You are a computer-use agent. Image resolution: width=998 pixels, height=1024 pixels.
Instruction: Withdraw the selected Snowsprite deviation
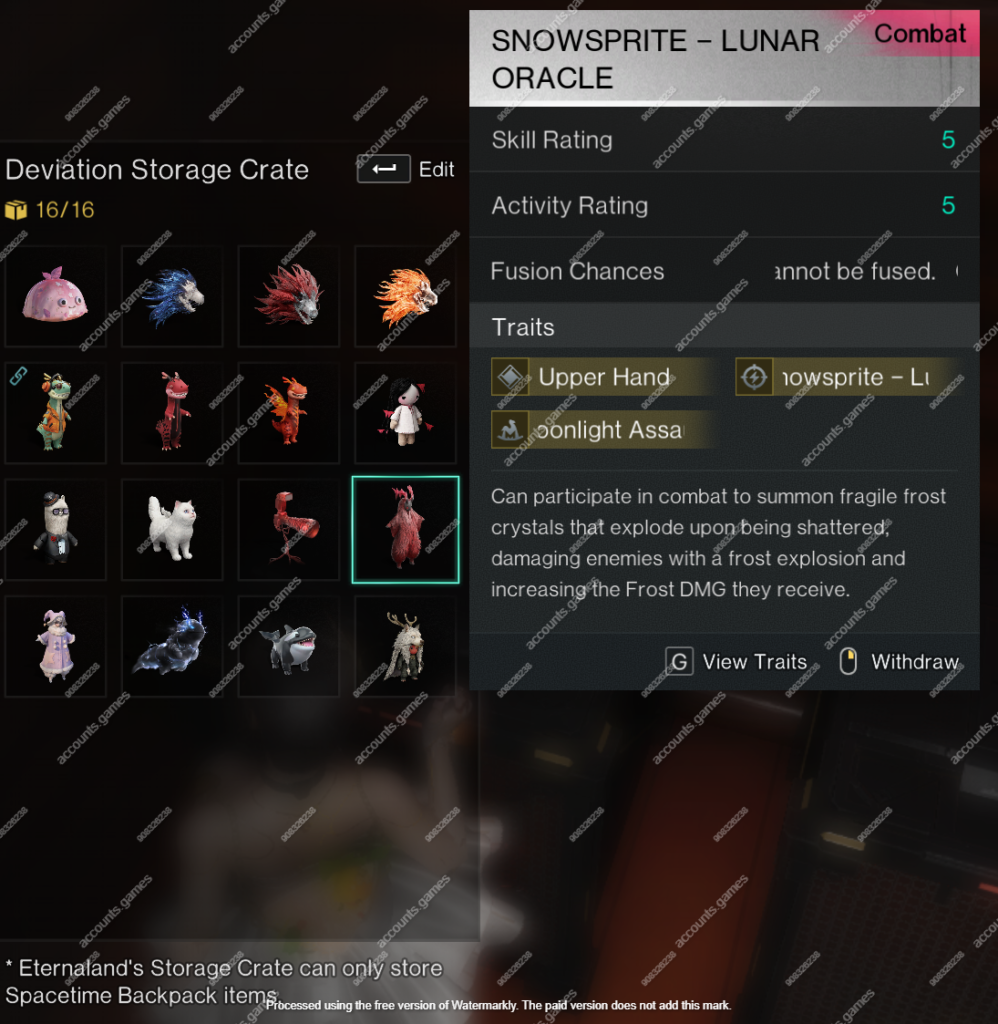tap(900, 662)
